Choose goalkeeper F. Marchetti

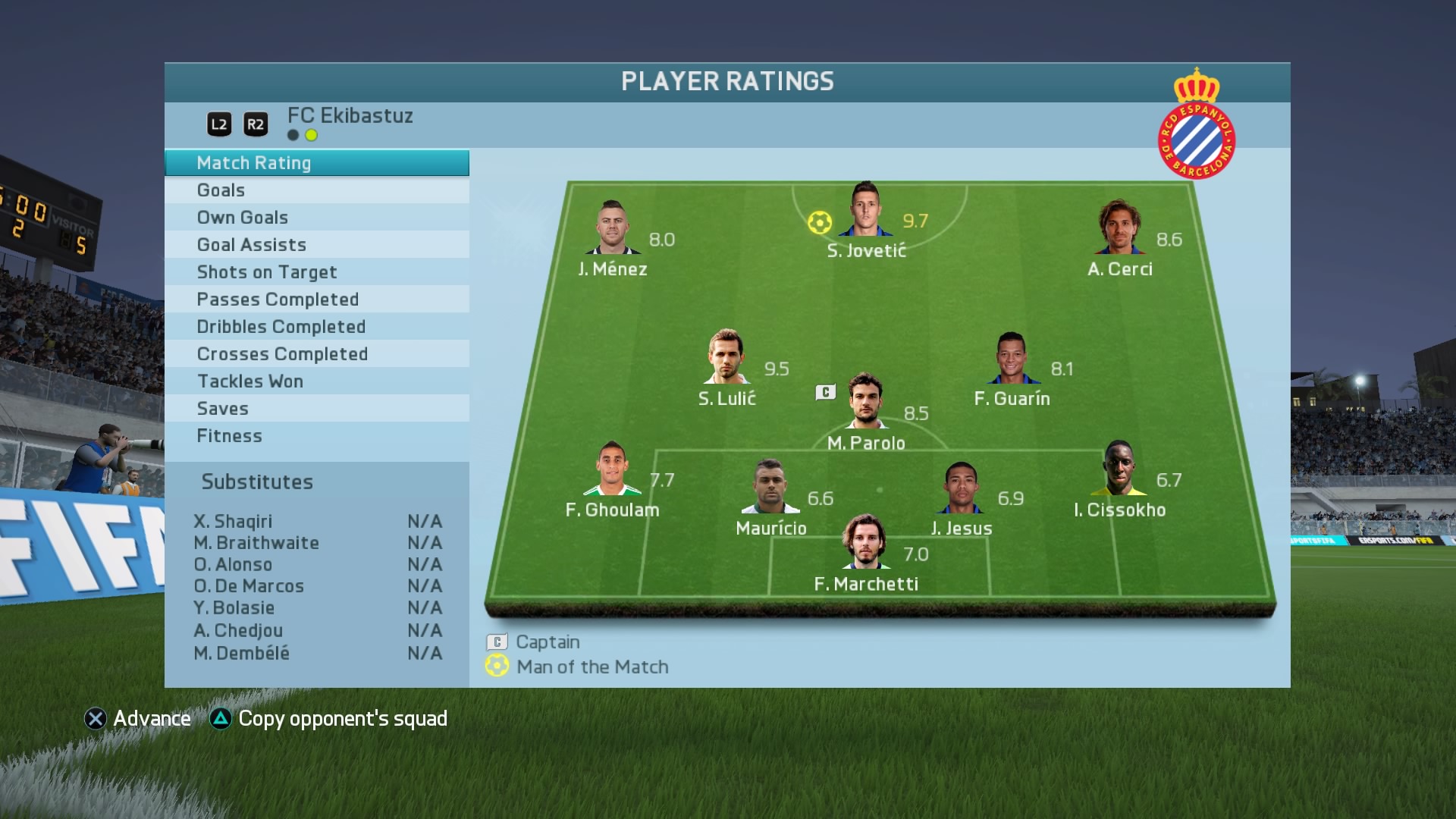(x=864, y=542)
